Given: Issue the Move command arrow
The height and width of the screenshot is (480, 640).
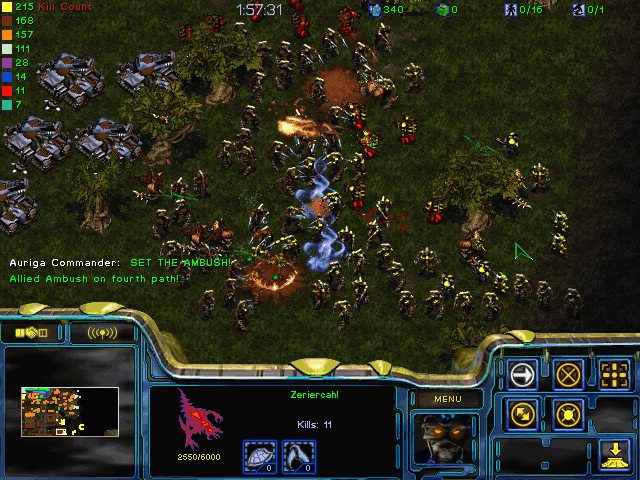Looking at the screenshot, I should 523,375.
